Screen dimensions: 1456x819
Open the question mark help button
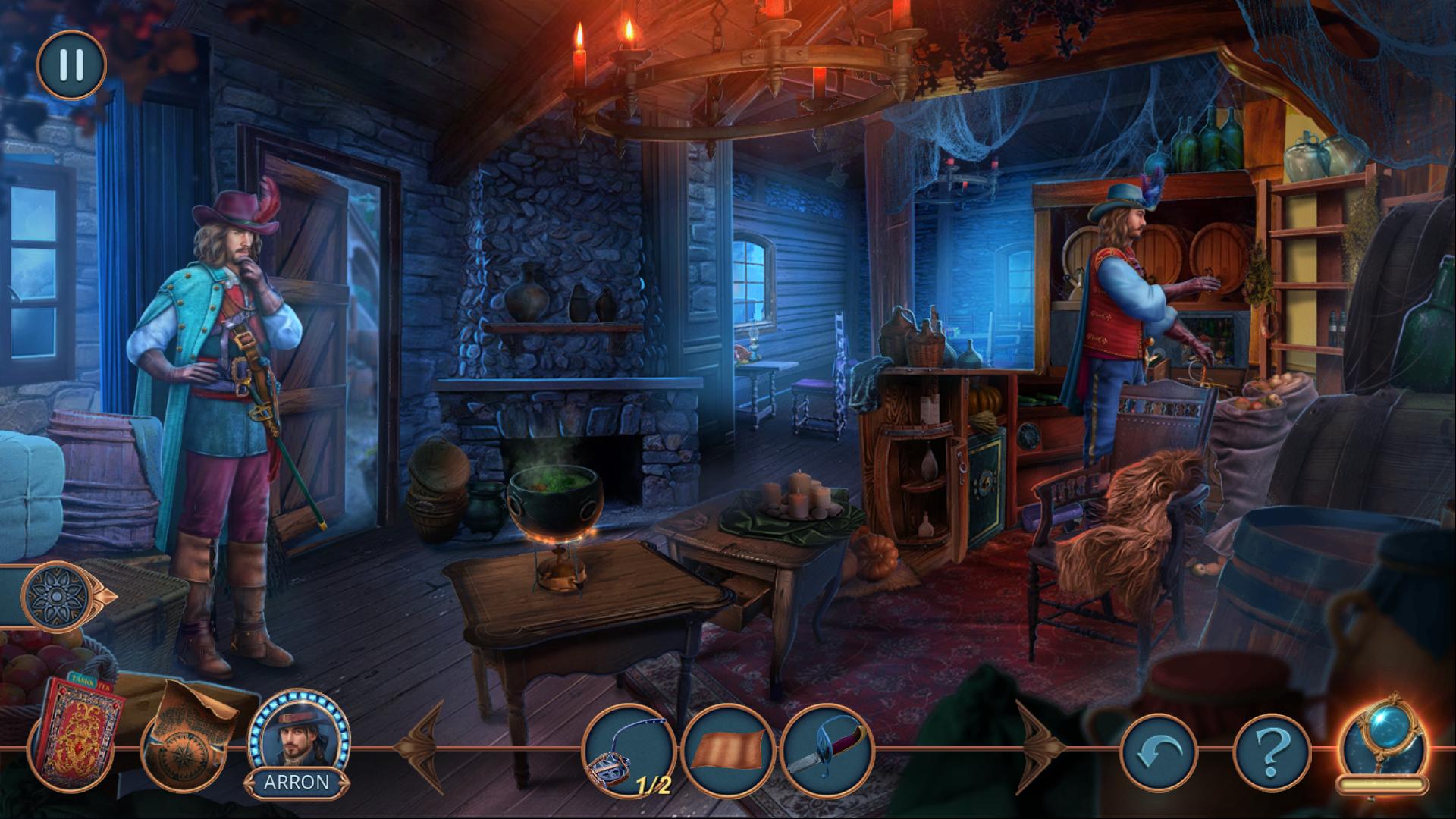1272,752
